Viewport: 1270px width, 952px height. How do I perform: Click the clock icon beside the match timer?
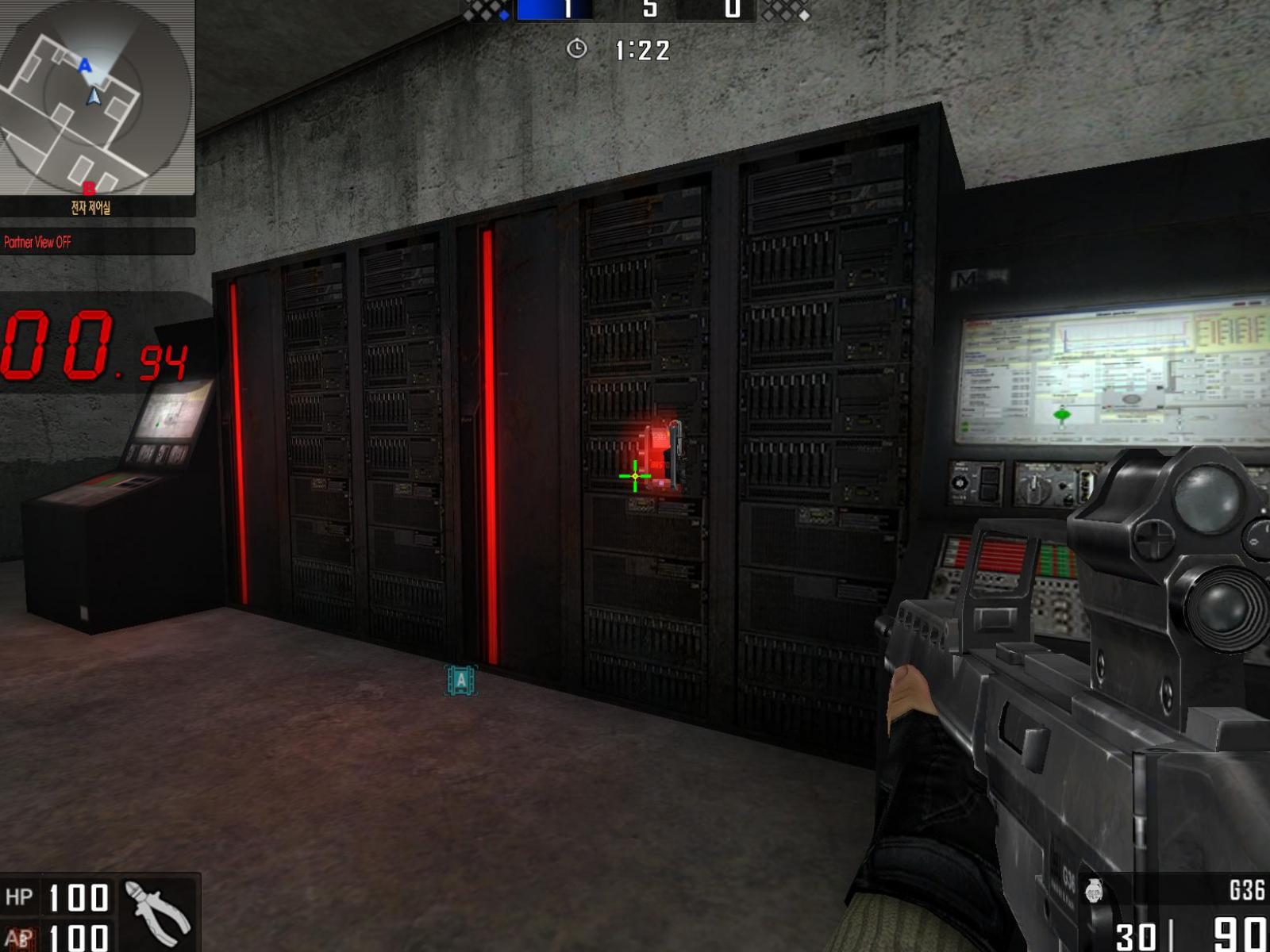(577, 49)
